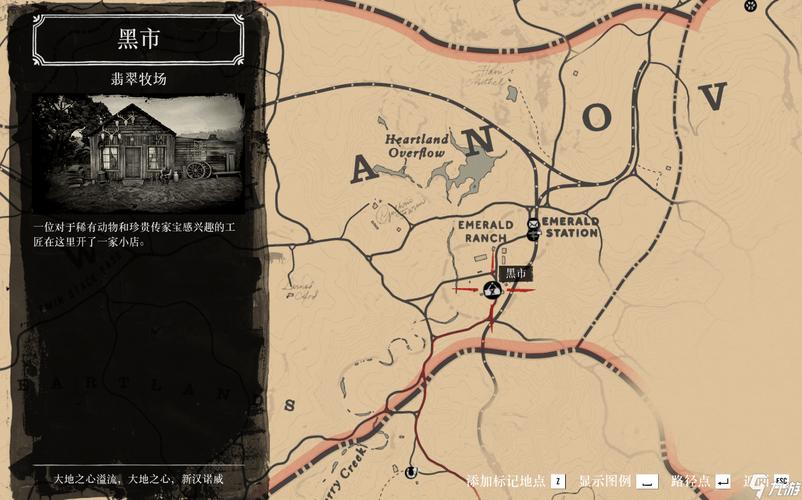Open the fence shop preview thumbnail
This screenshot has height=500, width=802.
pos(139,151)
